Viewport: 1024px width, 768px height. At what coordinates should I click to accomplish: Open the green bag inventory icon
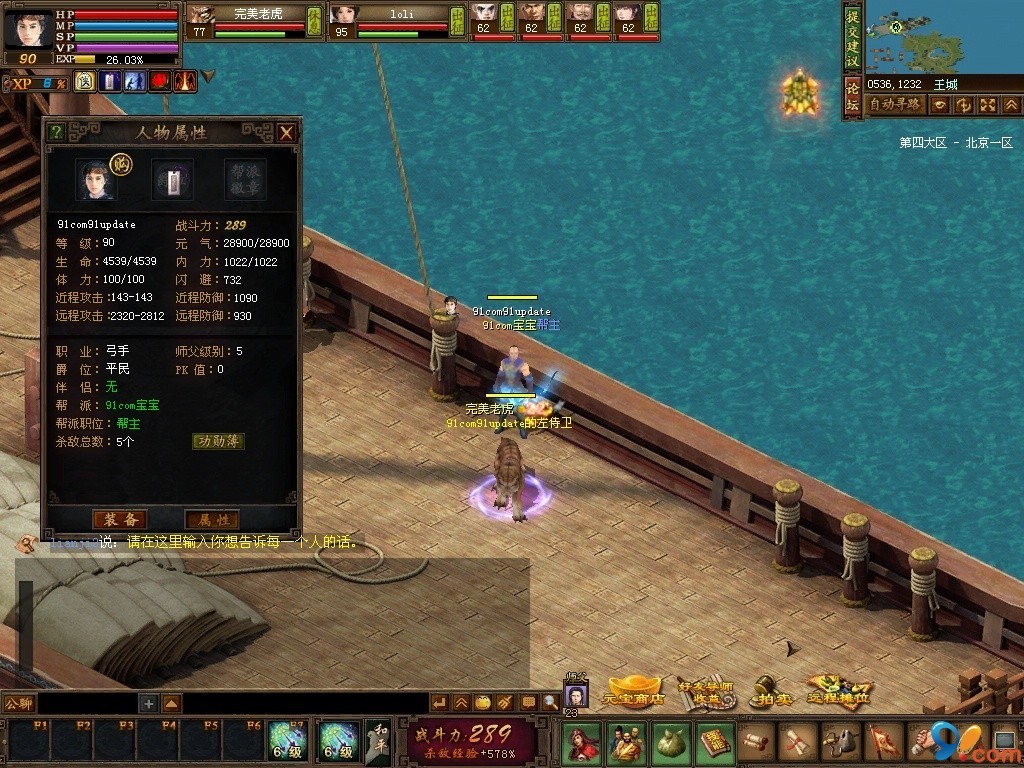670,742
